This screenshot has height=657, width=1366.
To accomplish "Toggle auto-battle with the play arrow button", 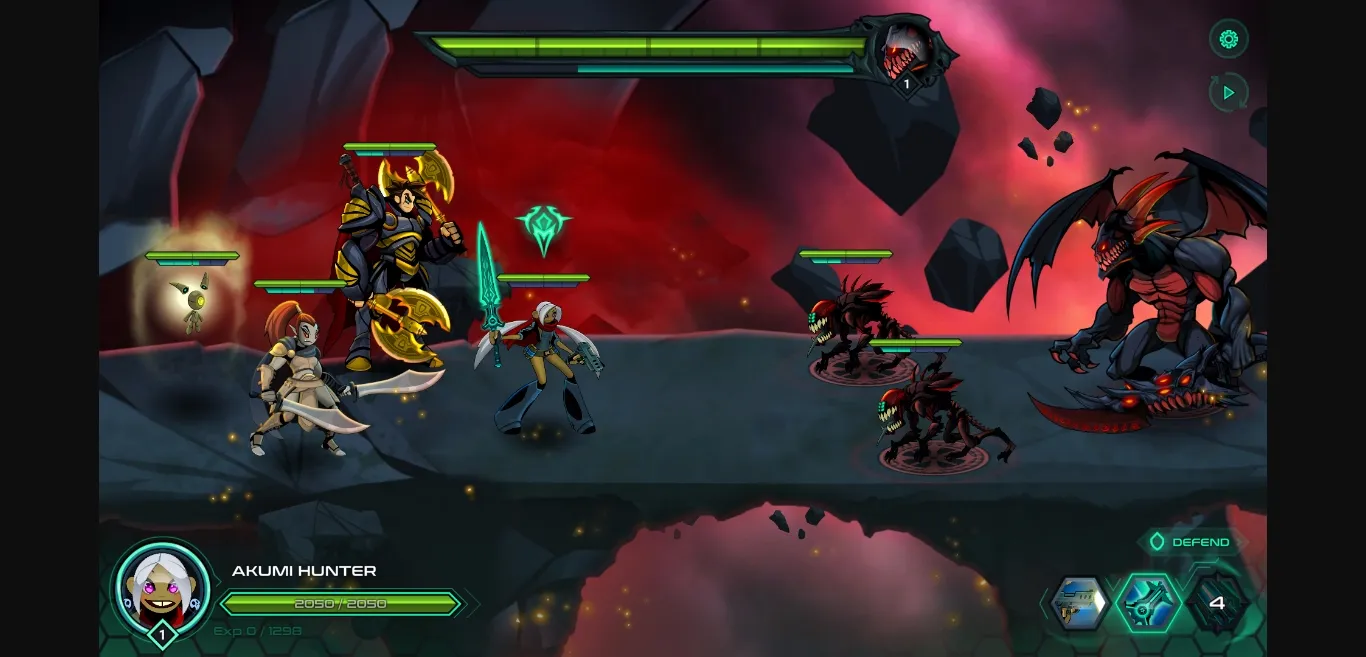I will click(x=1229, y=93).
